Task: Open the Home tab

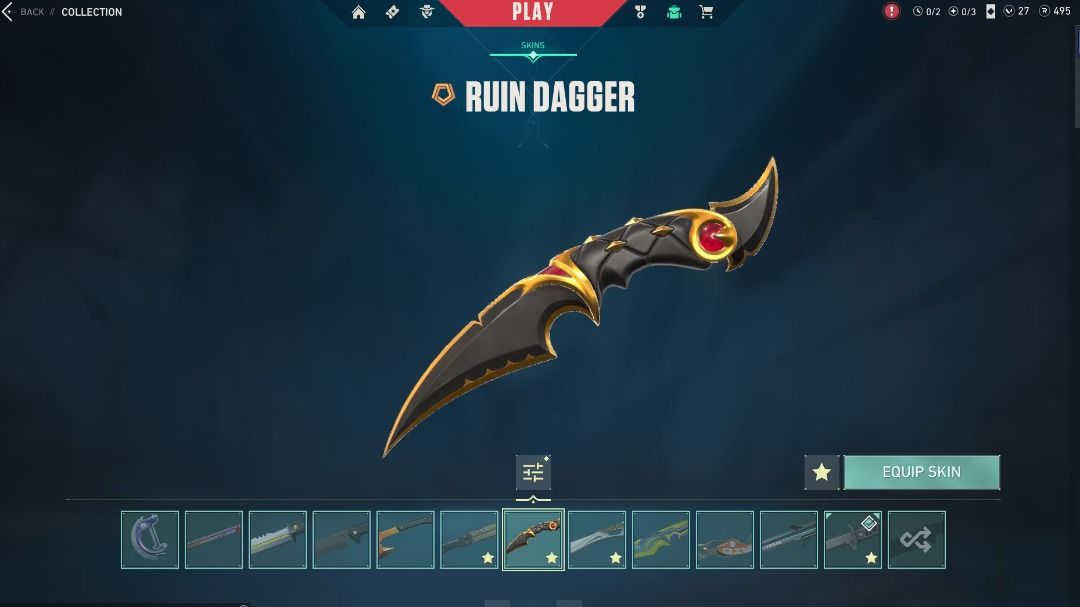Action: 358,12
